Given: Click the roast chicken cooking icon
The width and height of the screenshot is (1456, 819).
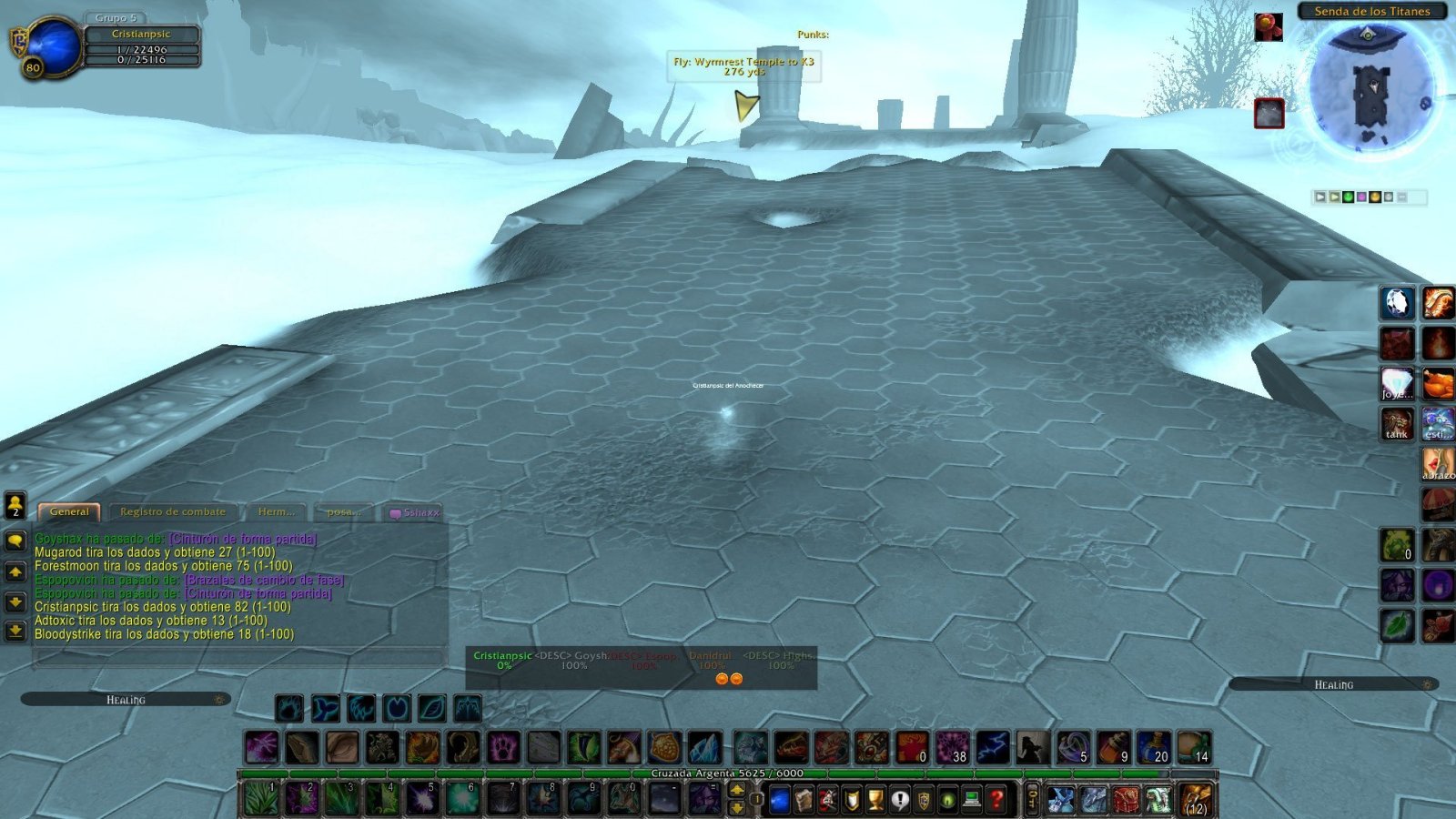Looking at the screenshot, I should click(1440, 382).
